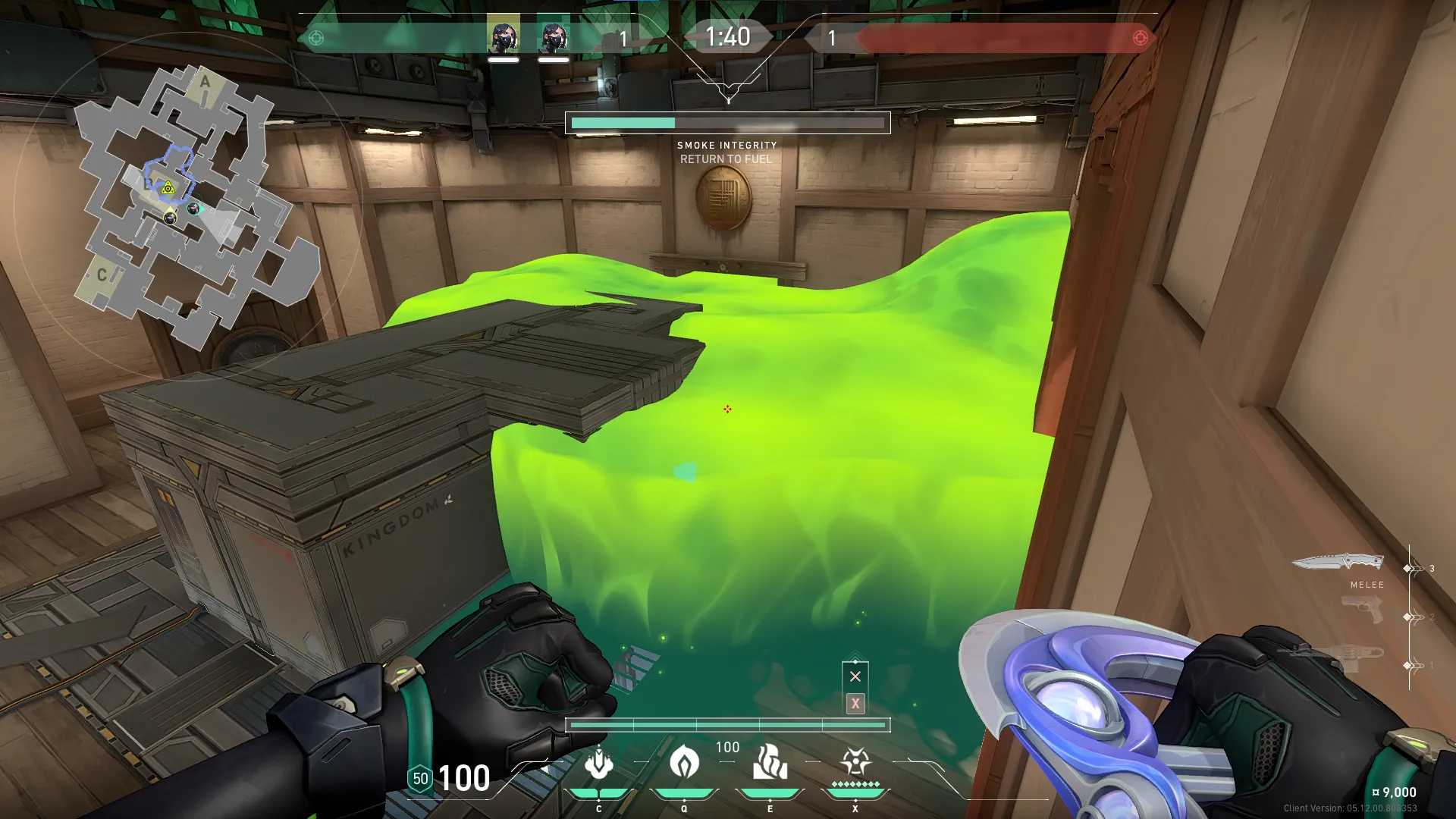Select the melee knife weapon slot
The width and height of the screenshot is (1456, 819).
[x=1338, y=563]
